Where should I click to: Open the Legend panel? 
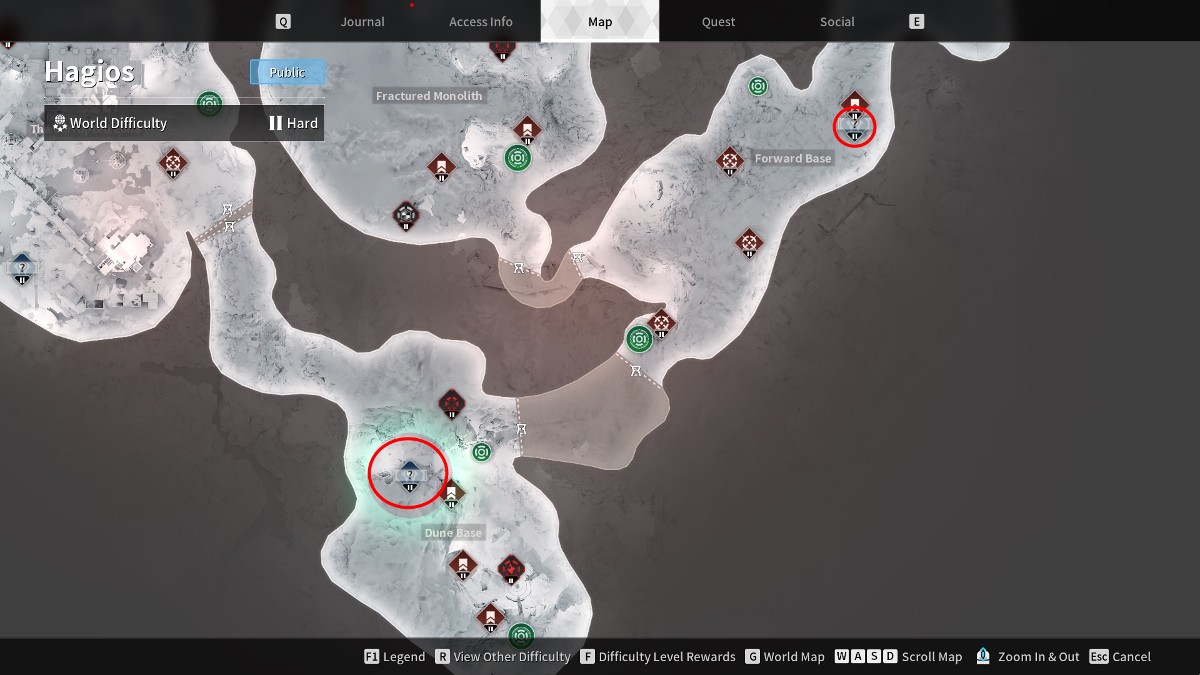pos(394,657)
